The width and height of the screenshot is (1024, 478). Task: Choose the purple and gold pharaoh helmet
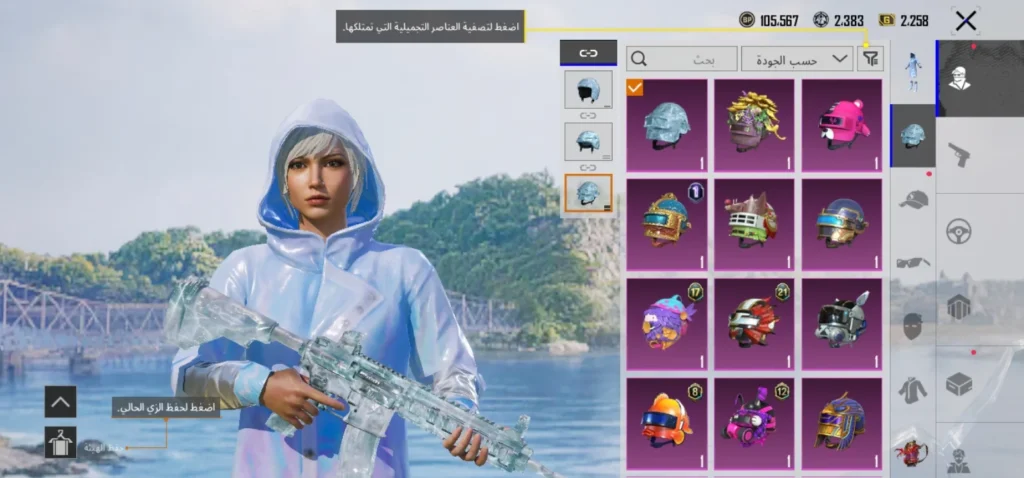click(x=842, y=422)
